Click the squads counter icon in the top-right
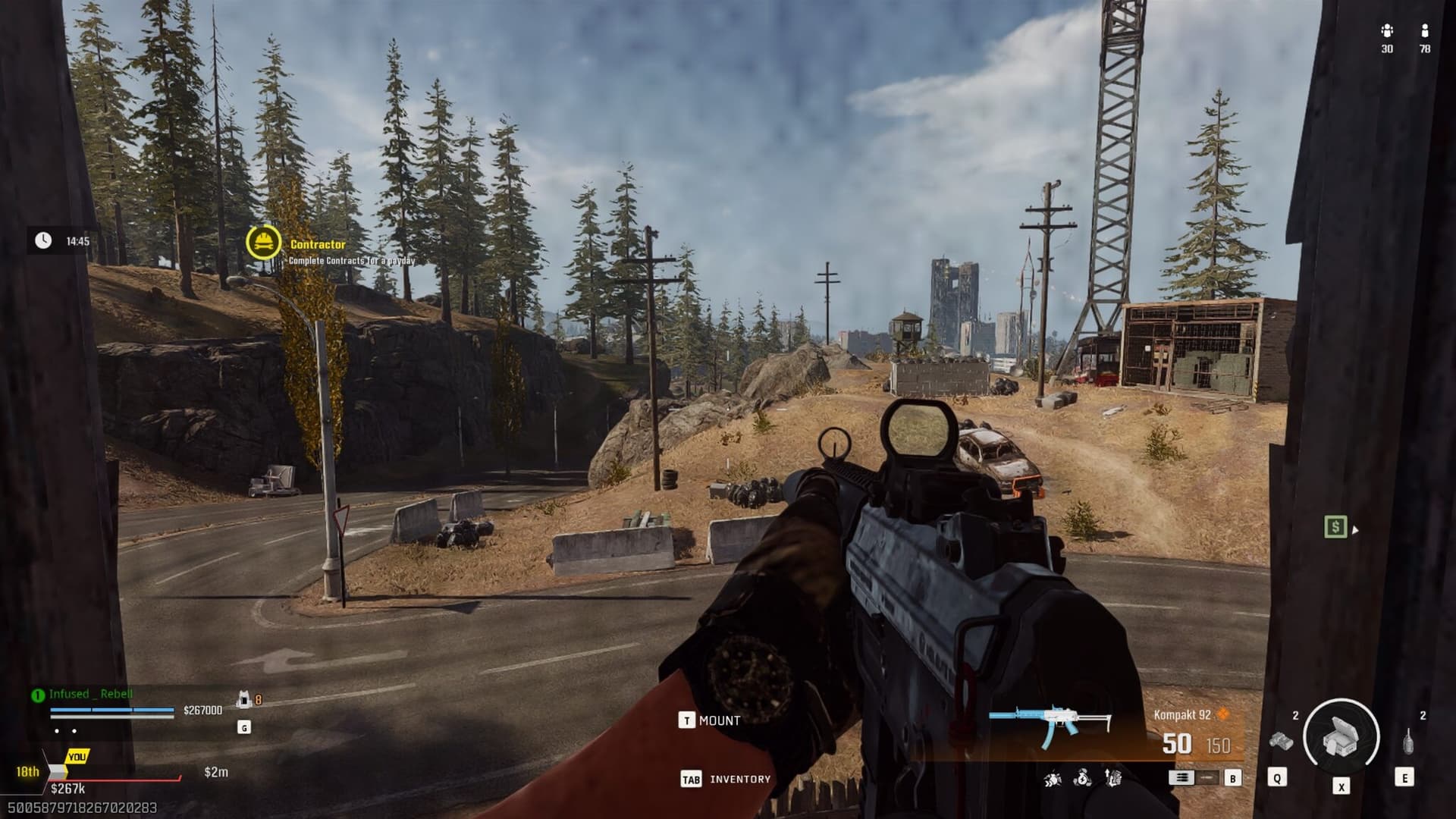The height and width of the screenshot is (819, 1456). 1388,32
